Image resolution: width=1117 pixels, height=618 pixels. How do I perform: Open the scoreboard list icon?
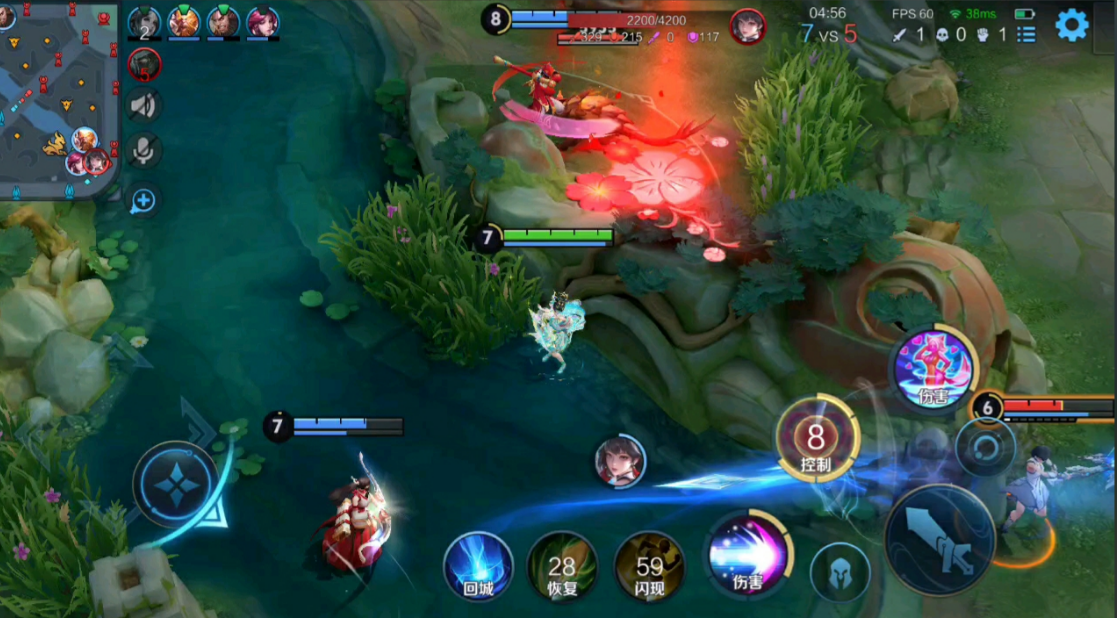point(1026,34)
